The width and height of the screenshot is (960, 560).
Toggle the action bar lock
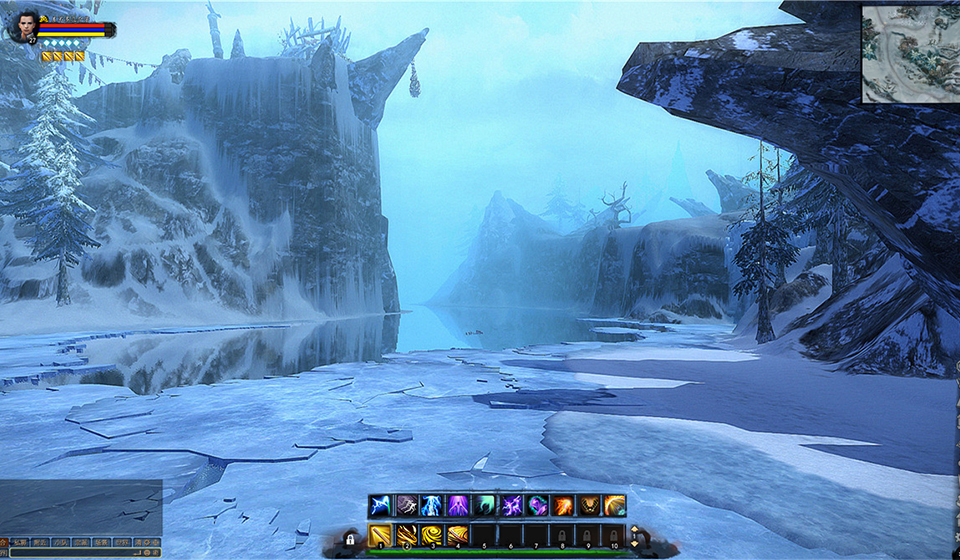(x=351, y=539)
